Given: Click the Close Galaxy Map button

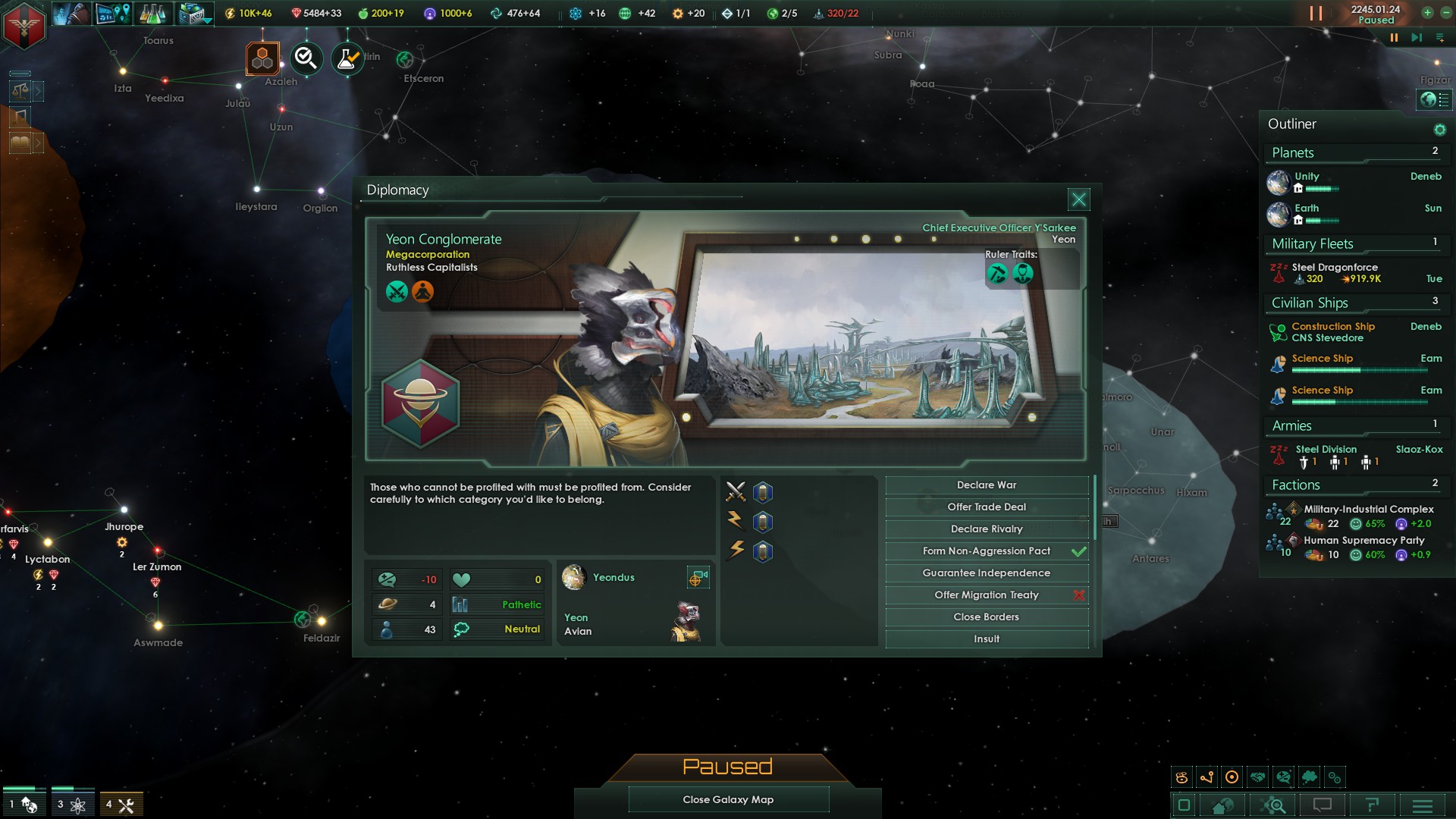Looking at the screenshot, I should 728,799.
